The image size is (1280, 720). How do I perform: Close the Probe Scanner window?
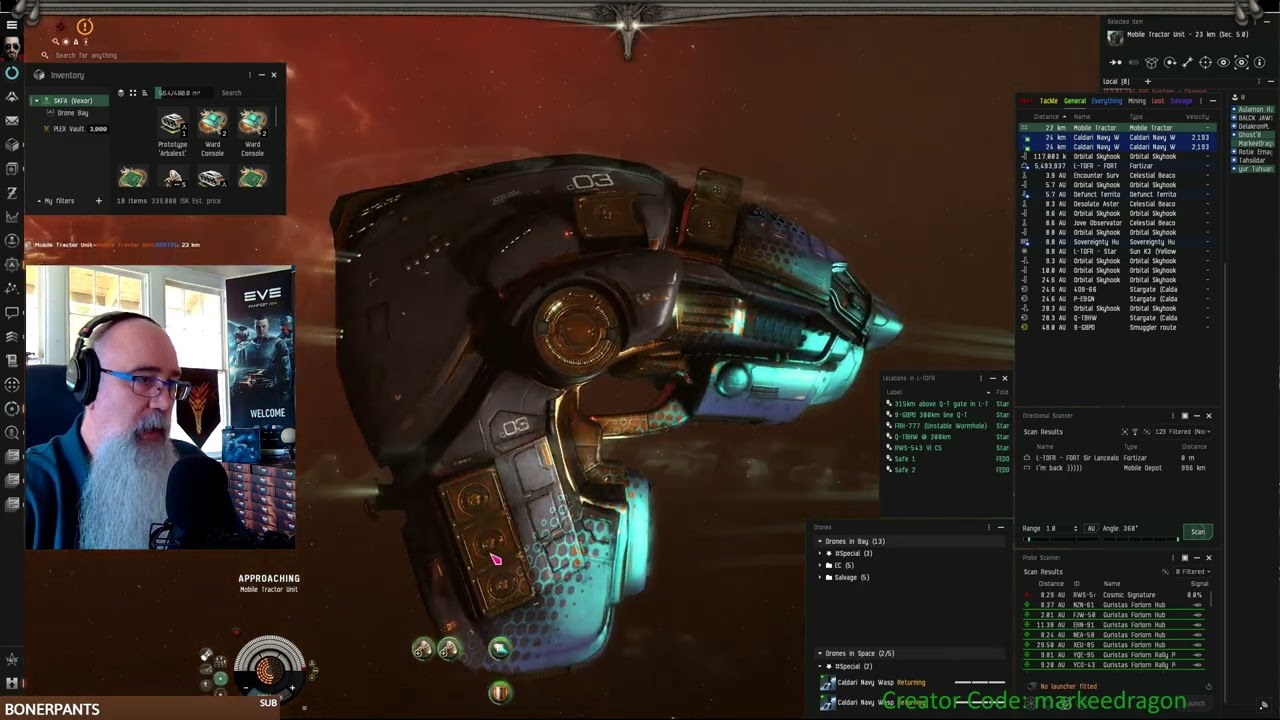point(1208,558)
